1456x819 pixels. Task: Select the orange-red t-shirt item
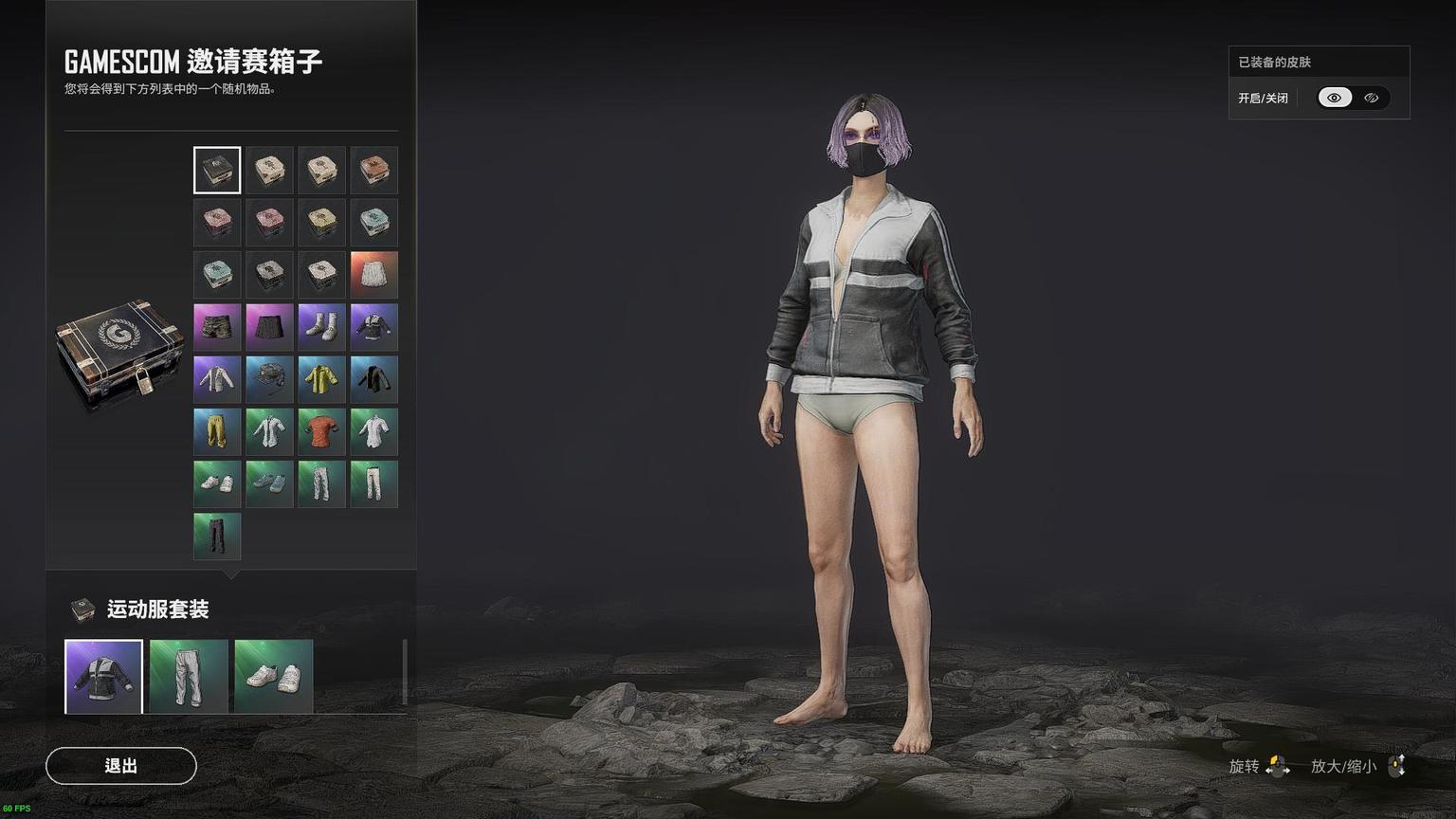pyautogui.click(x=321, y=431)
